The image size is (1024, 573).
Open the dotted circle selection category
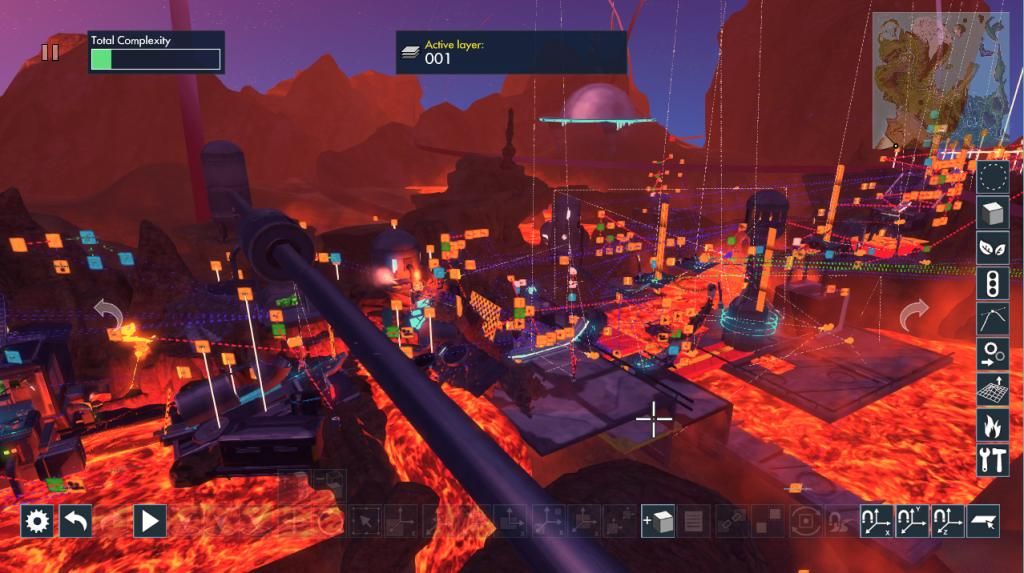coord(992,178)
